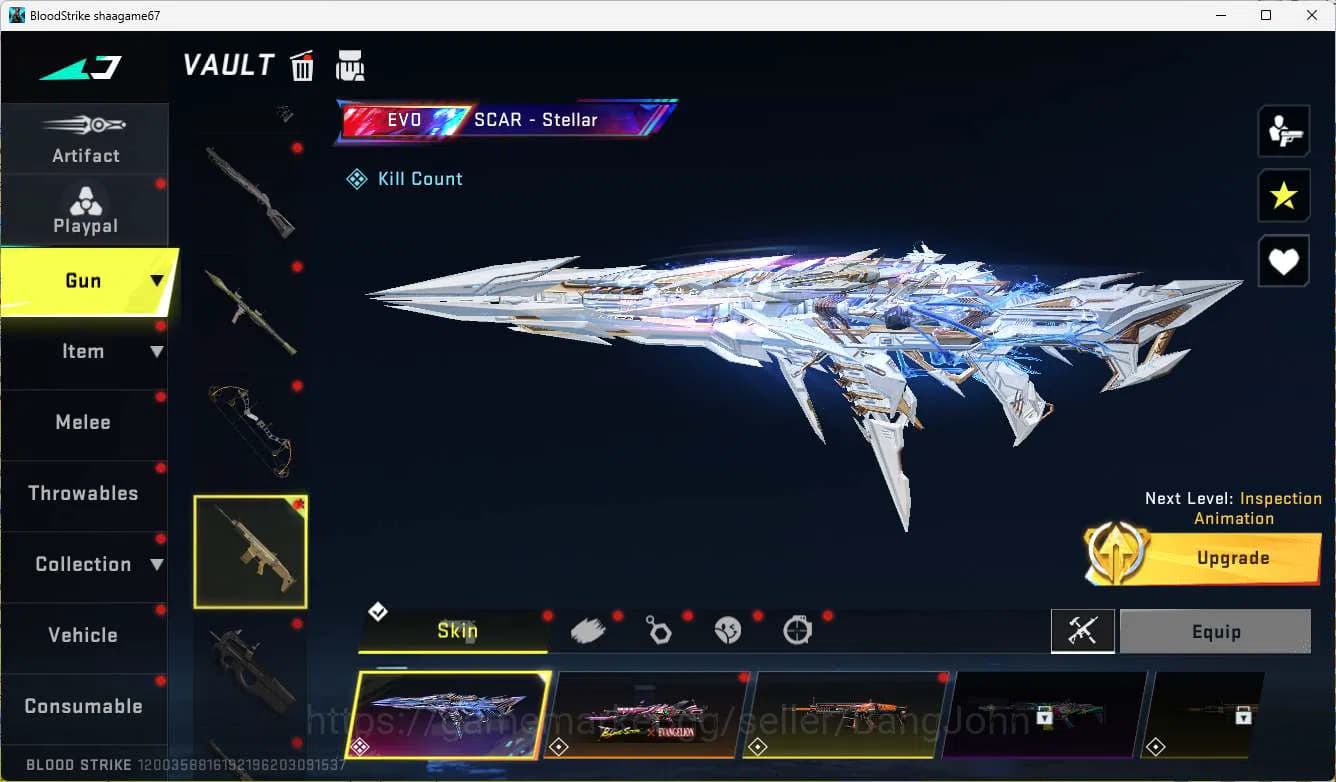Click the pistol icon on the right panel

[x=1283, y=130]
